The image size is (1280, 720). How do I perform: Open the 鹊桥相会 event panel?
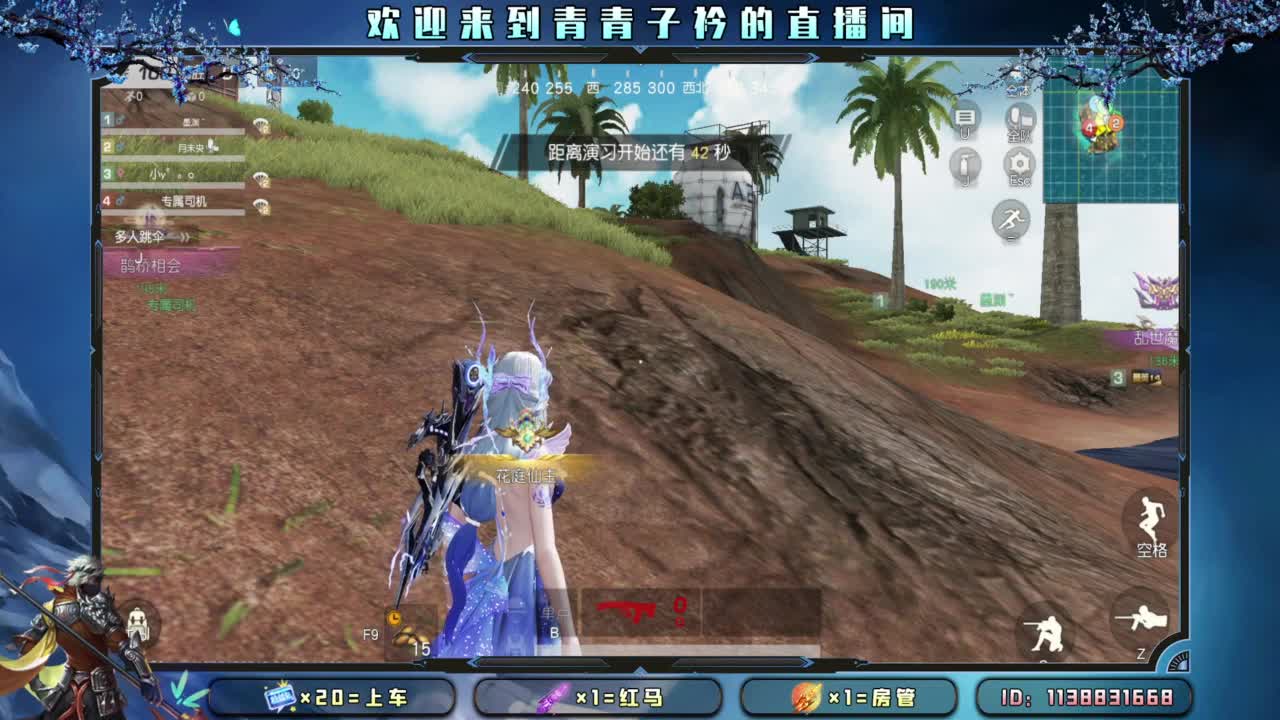click(148, 265)
